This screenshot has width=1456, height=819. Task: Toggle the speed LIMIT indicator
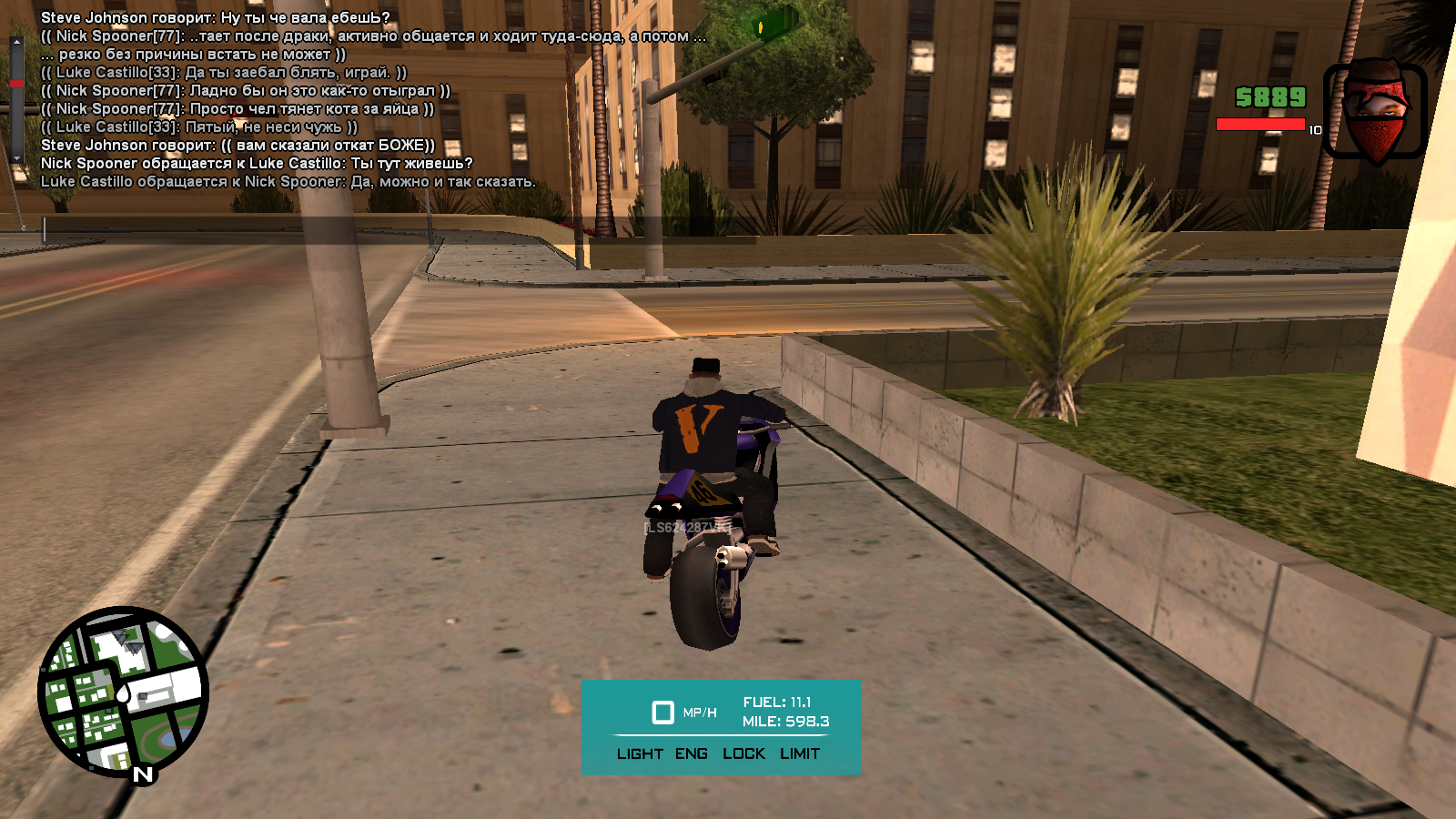point(800,753)
